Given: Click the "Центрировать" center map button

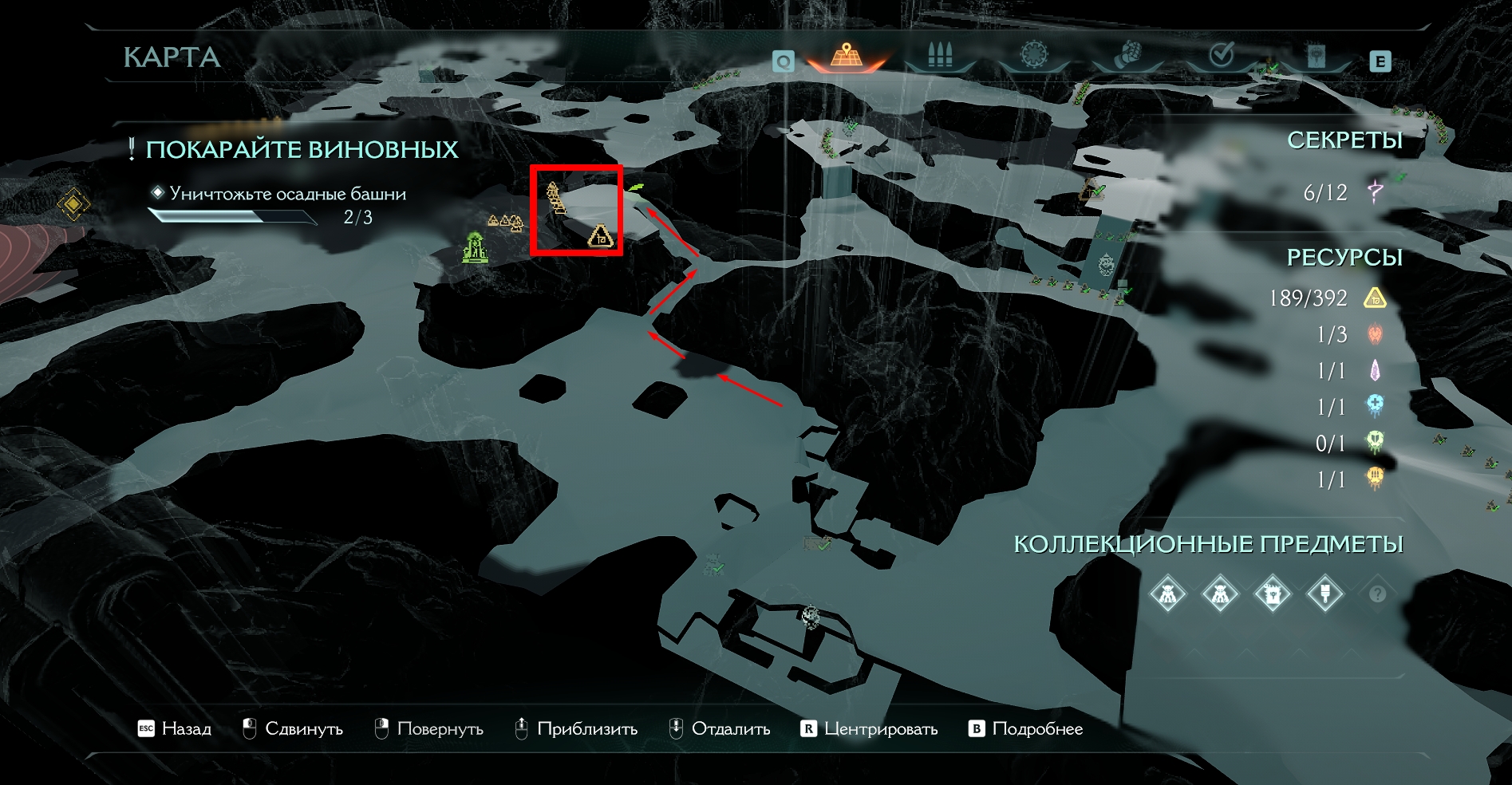Looking at the screenshot, I should (x=869, y=729).
